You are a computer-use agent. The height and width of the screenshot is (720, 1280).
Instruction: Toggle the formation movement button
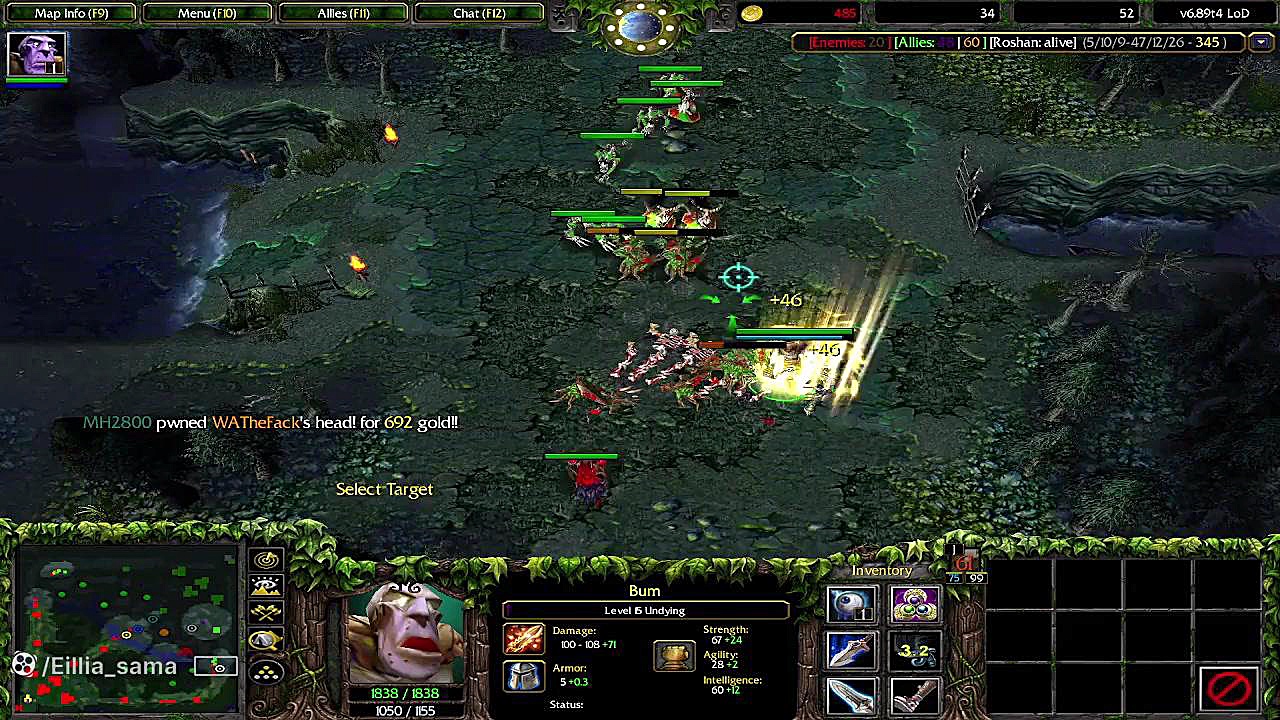266,672
